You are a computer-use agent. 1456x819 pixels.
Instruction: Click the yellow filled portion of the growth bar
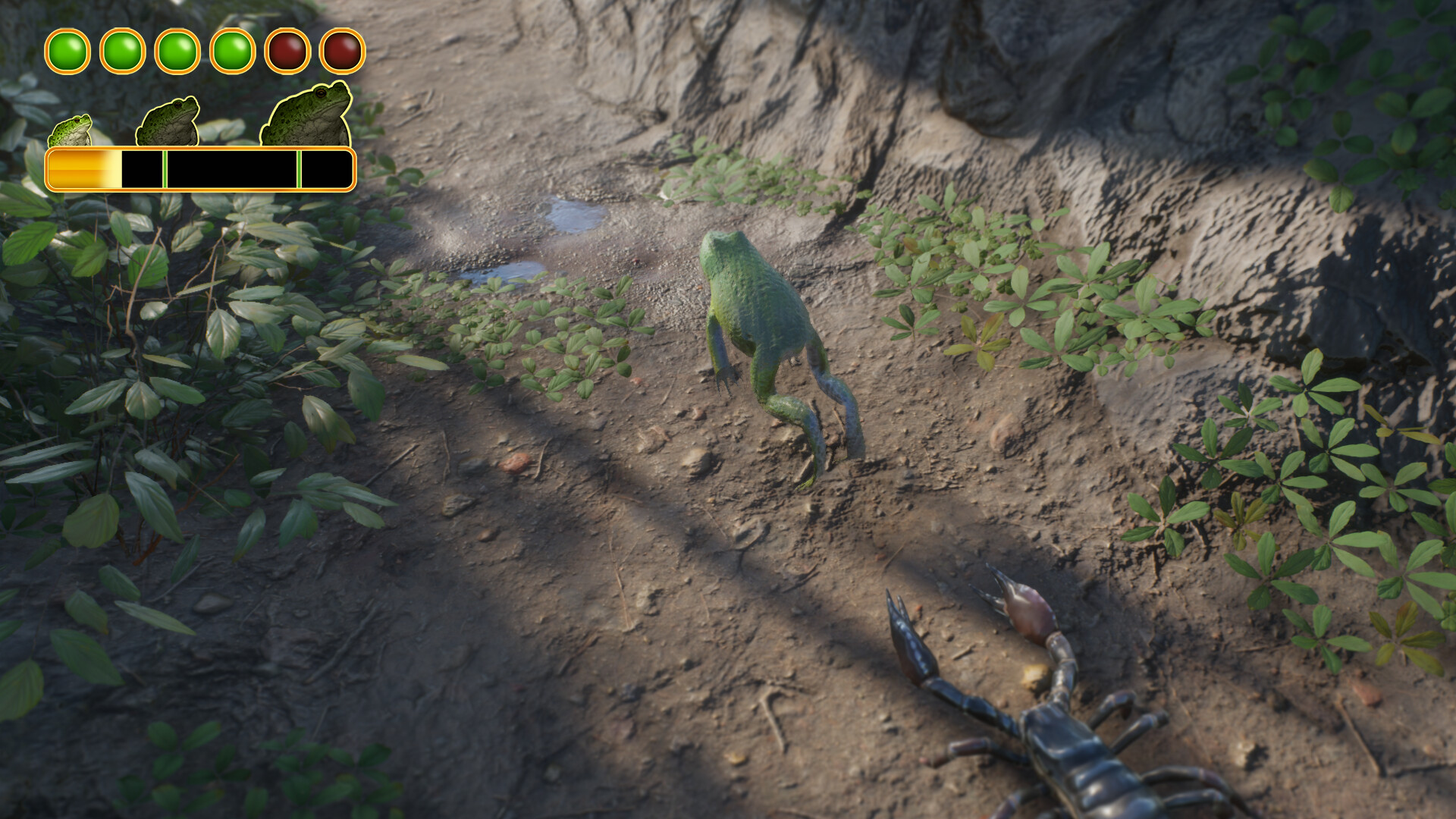pos(83,168)
